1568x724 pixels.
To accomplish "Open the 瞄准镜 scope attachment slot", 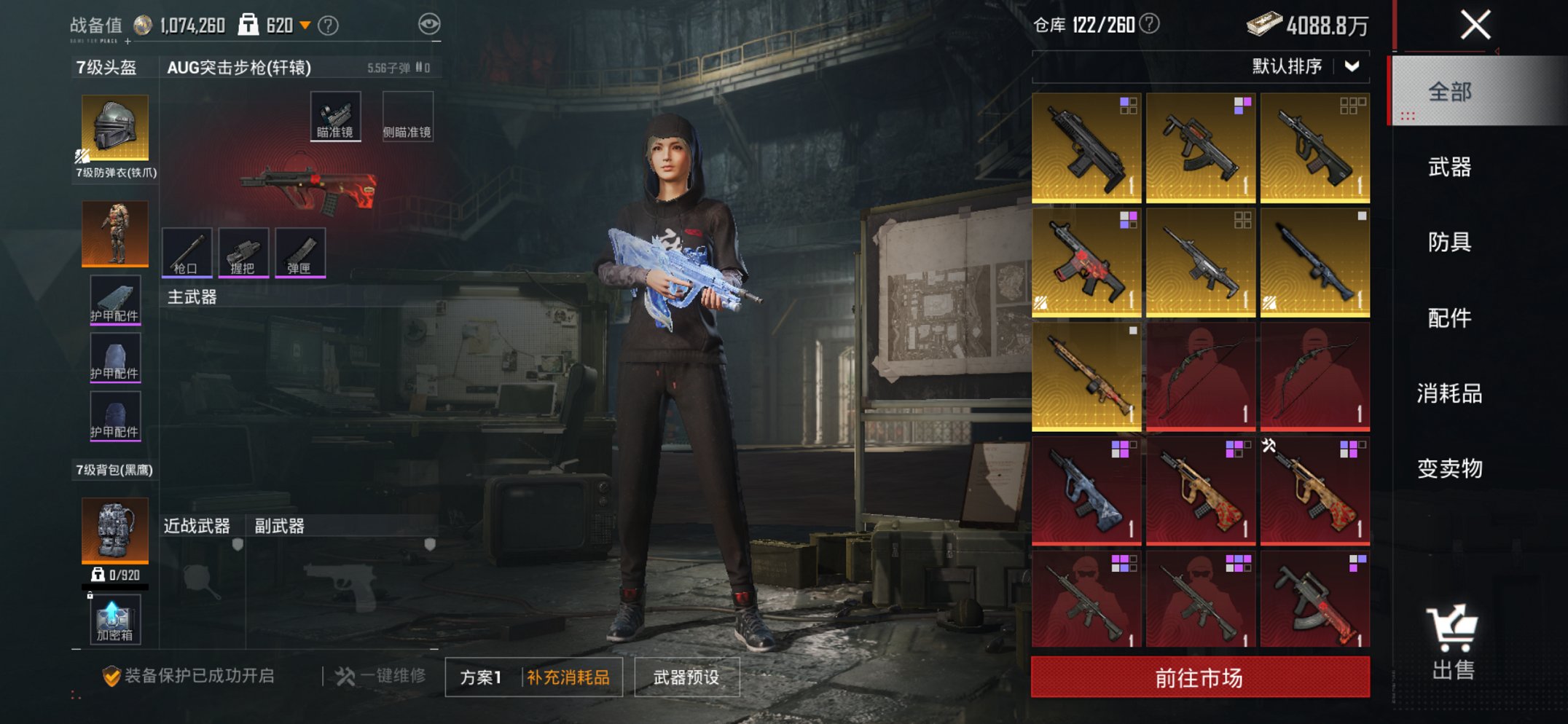I will 335,115.
